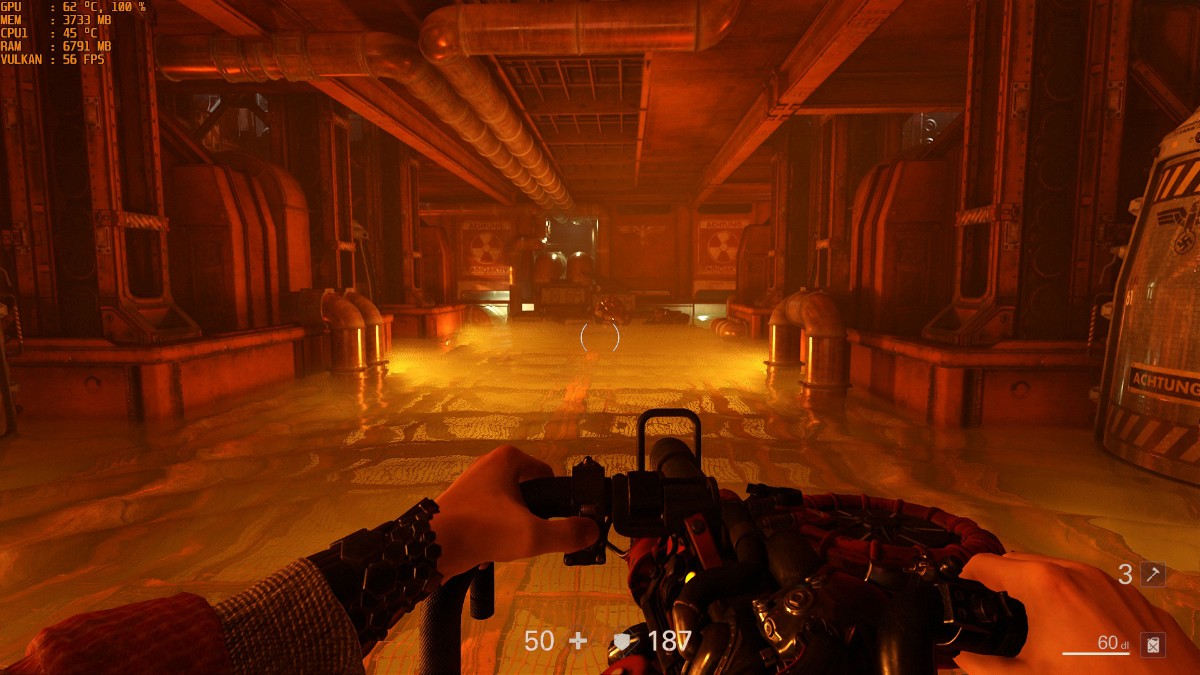
Task: Click the armor shield icon
Action: coord(622,642)
